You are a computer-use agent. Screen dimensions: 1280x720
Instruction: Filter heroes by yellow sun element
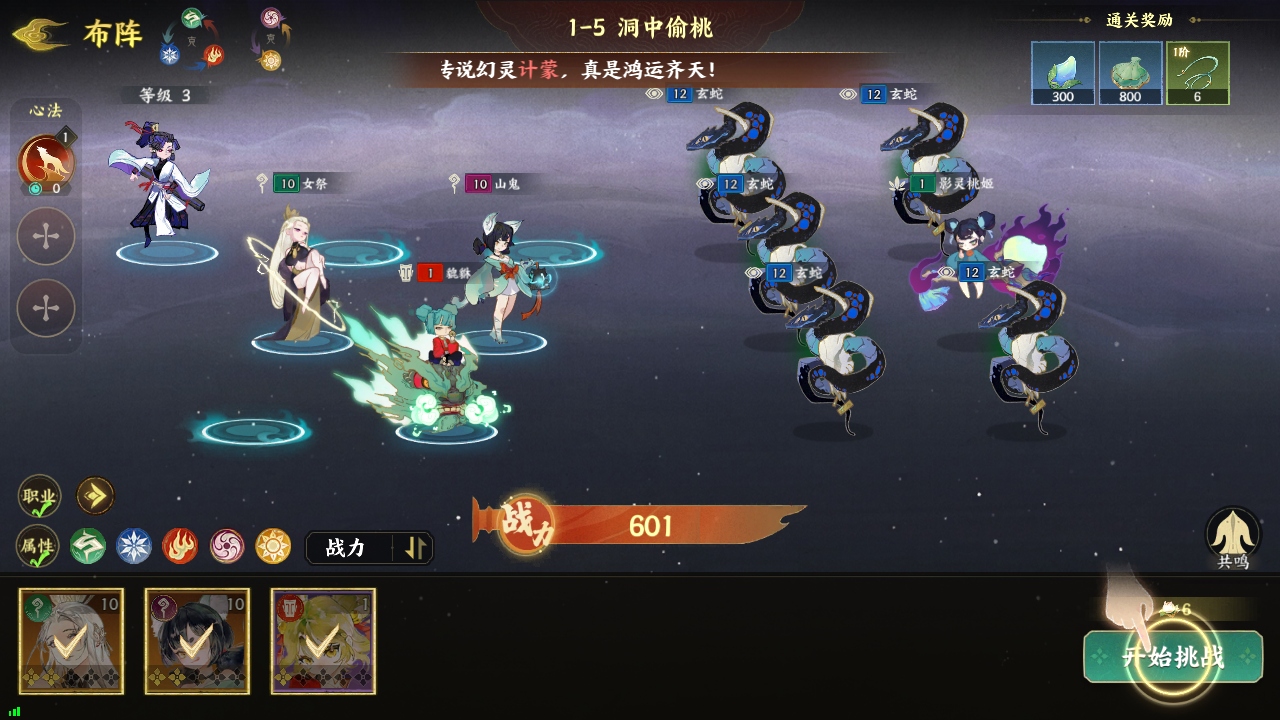pyautogui.click(x=273, y=546)
